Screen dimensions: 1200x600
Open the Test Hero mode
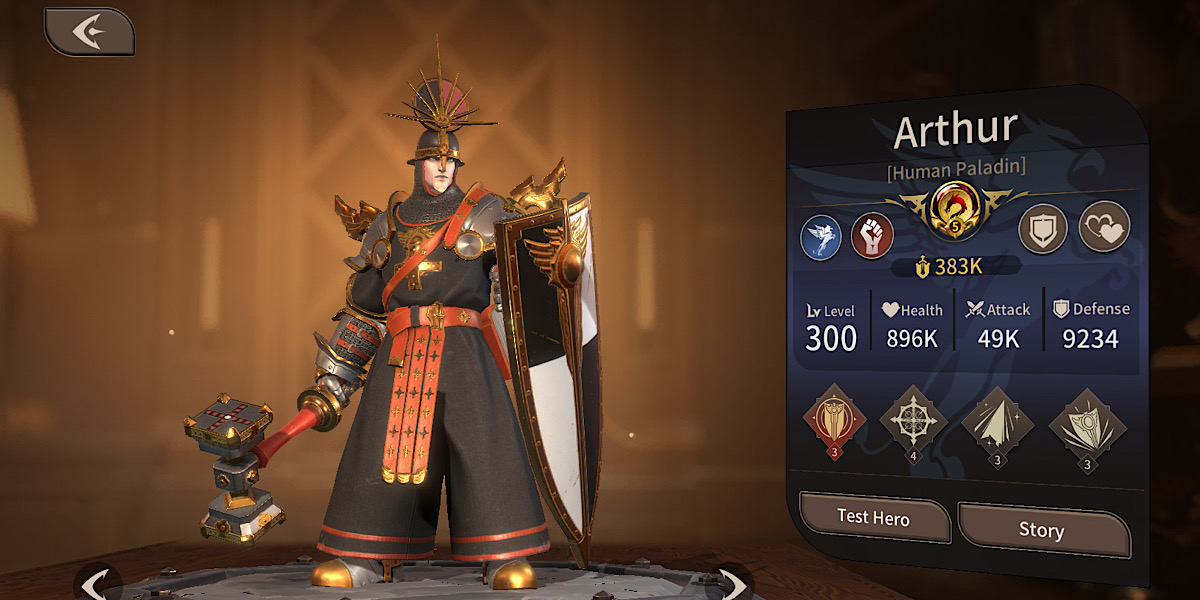[874, 519]
